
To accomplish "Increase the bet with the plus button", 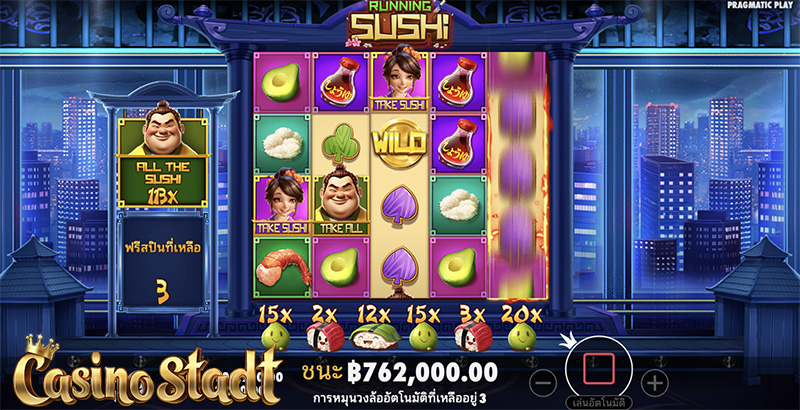I will point(653,382).
